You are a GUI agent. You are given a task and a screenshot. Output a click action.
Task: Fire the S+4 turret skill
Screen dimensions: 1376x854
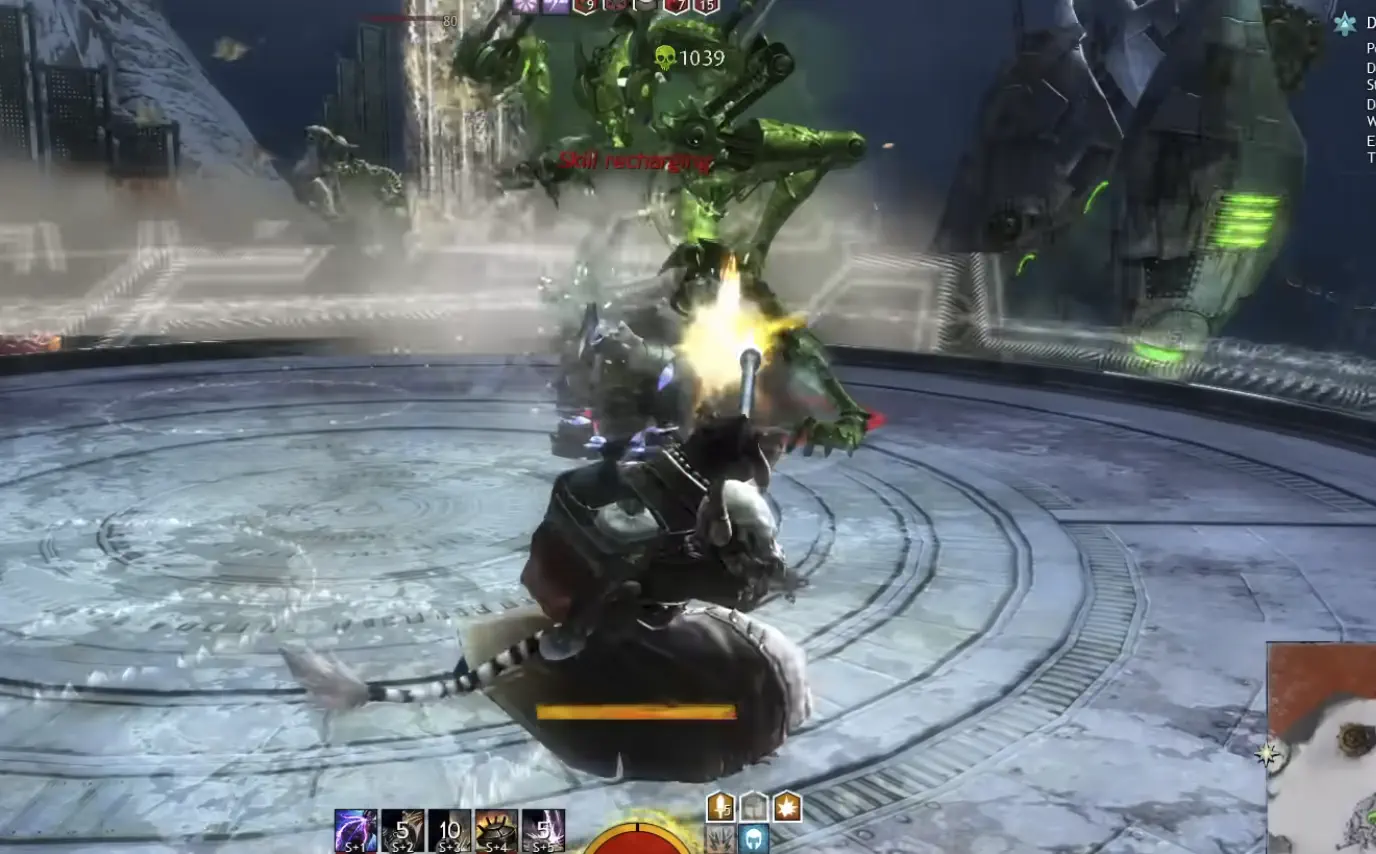coord(496,828)
